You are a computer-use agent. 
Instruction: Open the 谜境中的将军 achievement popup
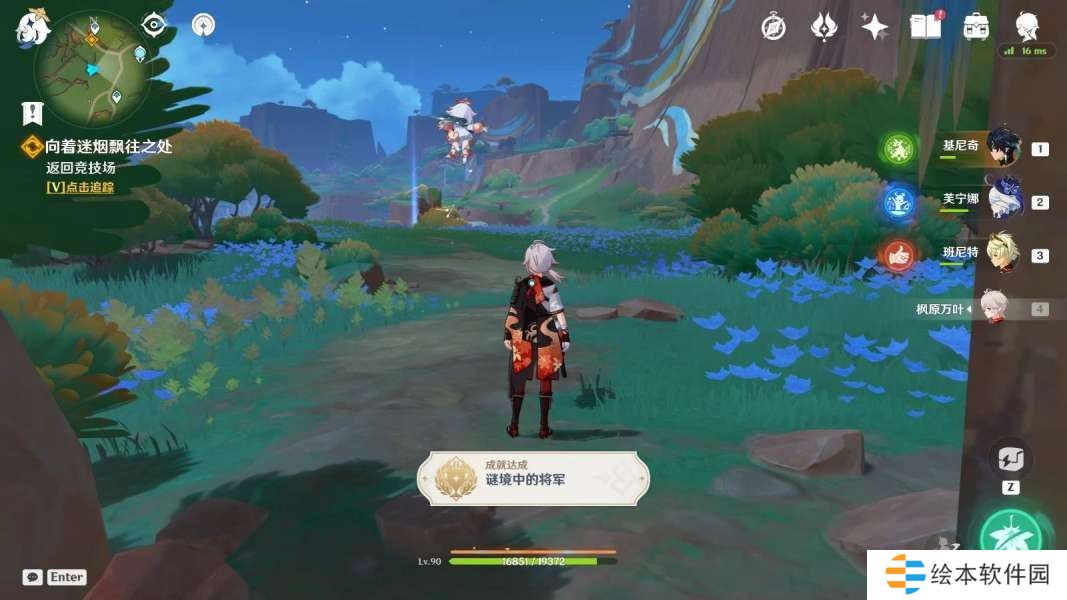pyautogui.click(x=533, y=478)
